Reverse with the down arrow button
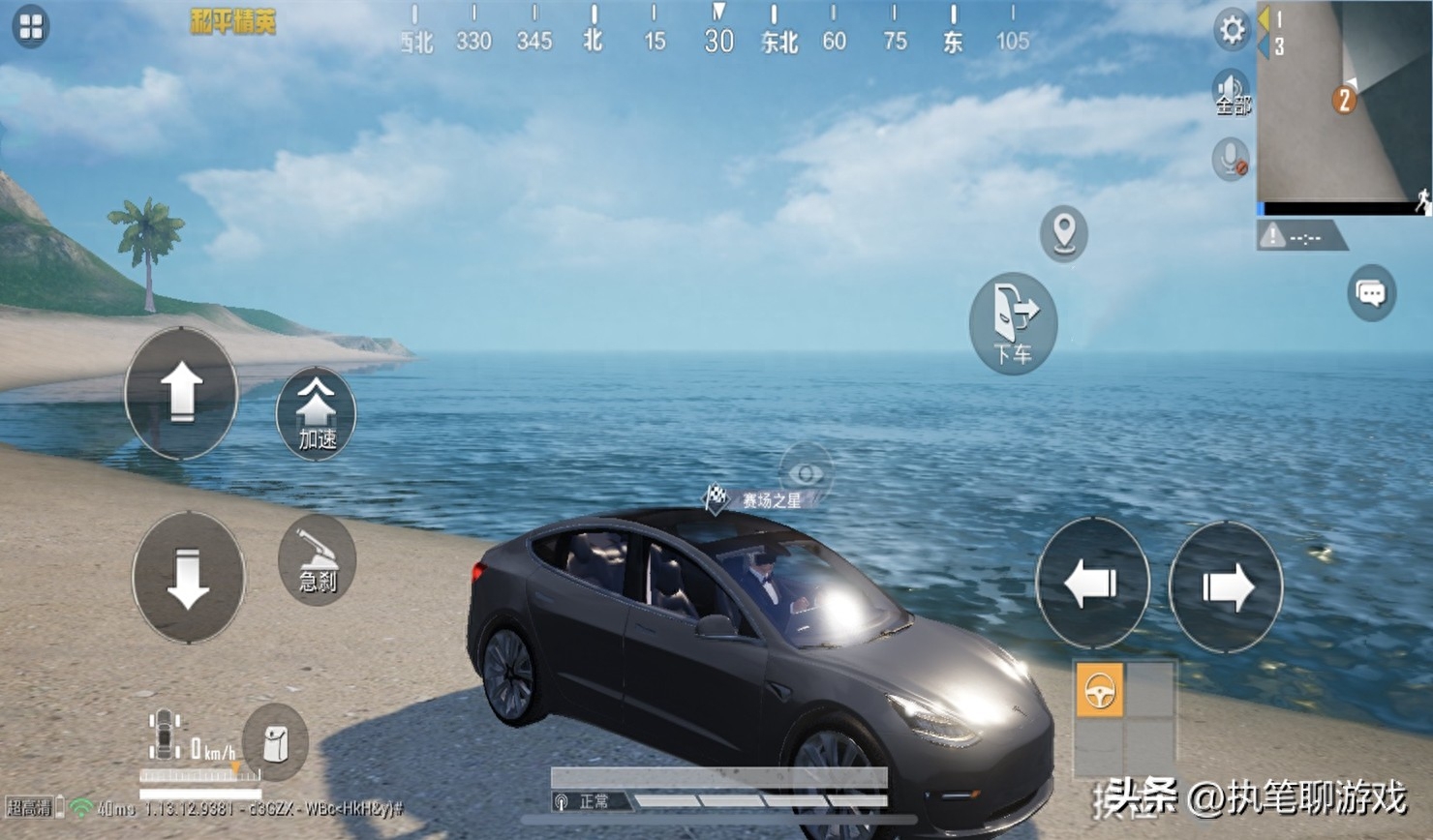Viewport: 1433px width, 840px height. pyautogui.click(x=188, y=578)
